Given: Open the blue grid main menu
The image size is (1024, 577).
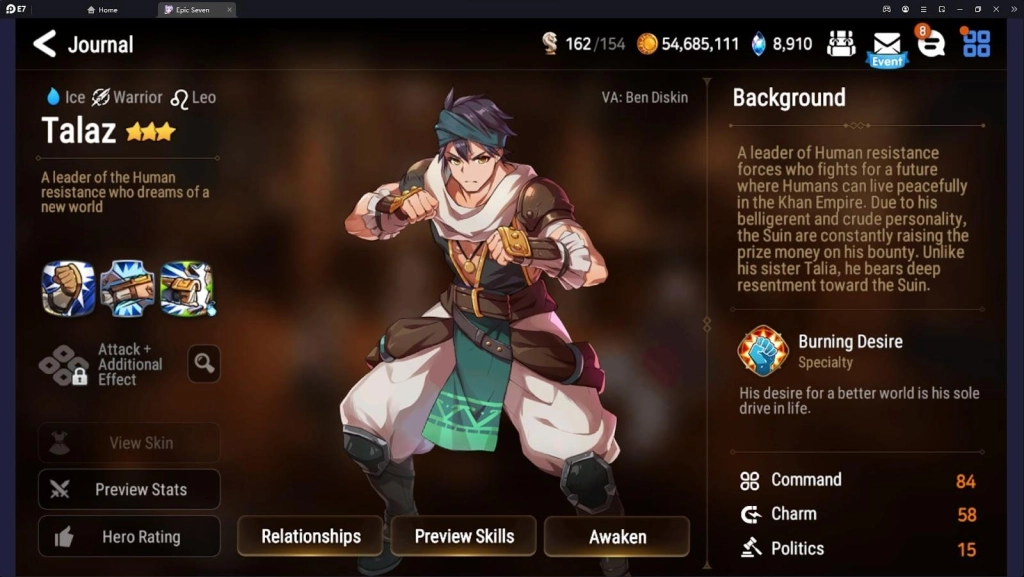Looking at the screenshot, I should [976, 43].
